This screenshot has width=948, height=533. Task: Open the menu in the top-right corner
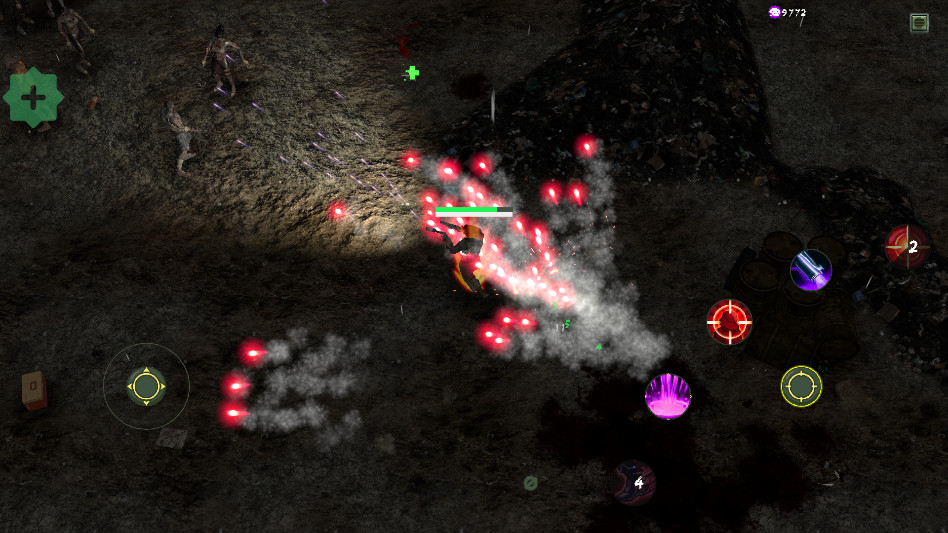[x=919, y=22]
